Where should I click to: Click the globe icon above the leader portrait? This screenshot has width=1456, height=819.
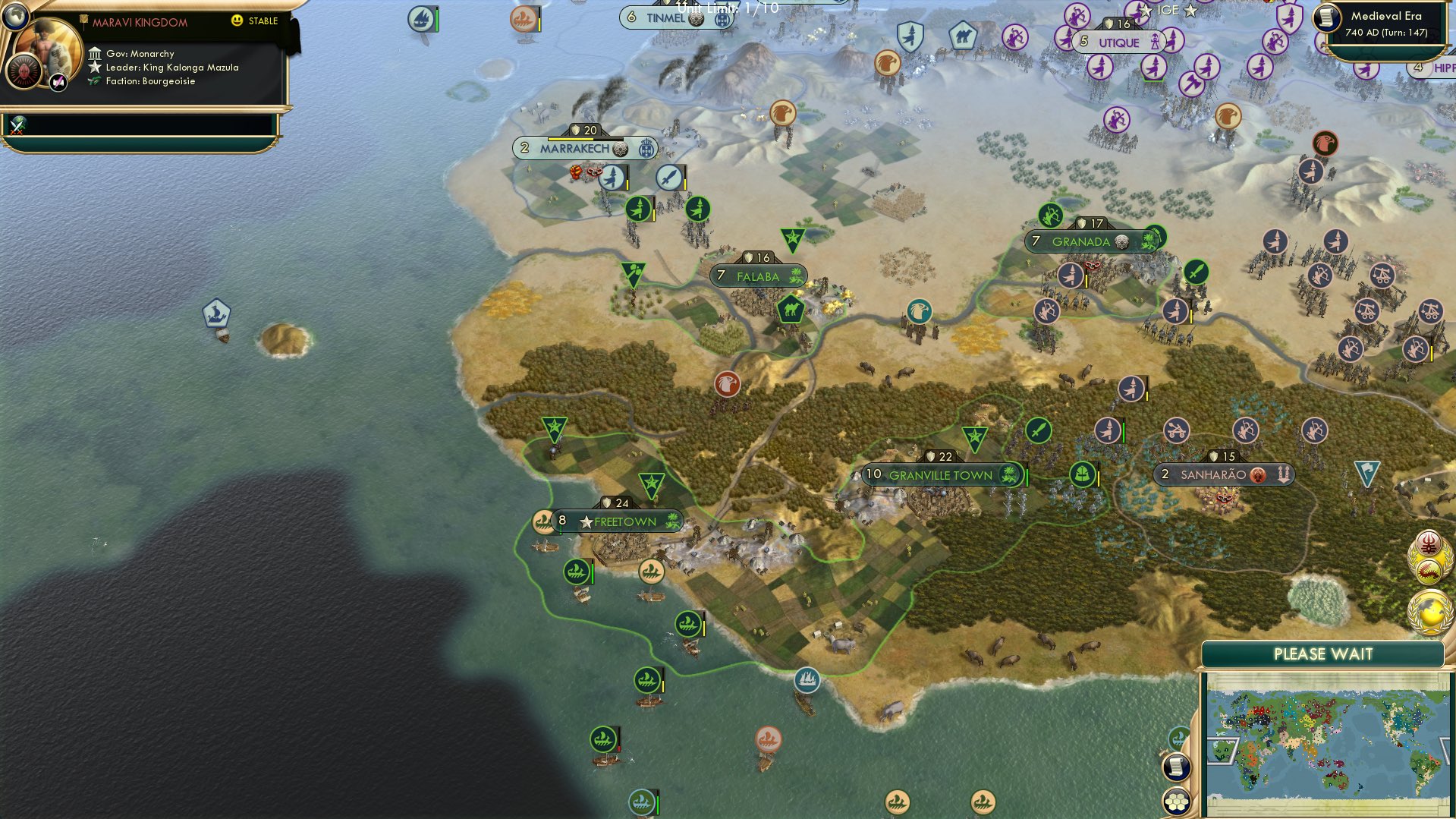click(14, 17)
